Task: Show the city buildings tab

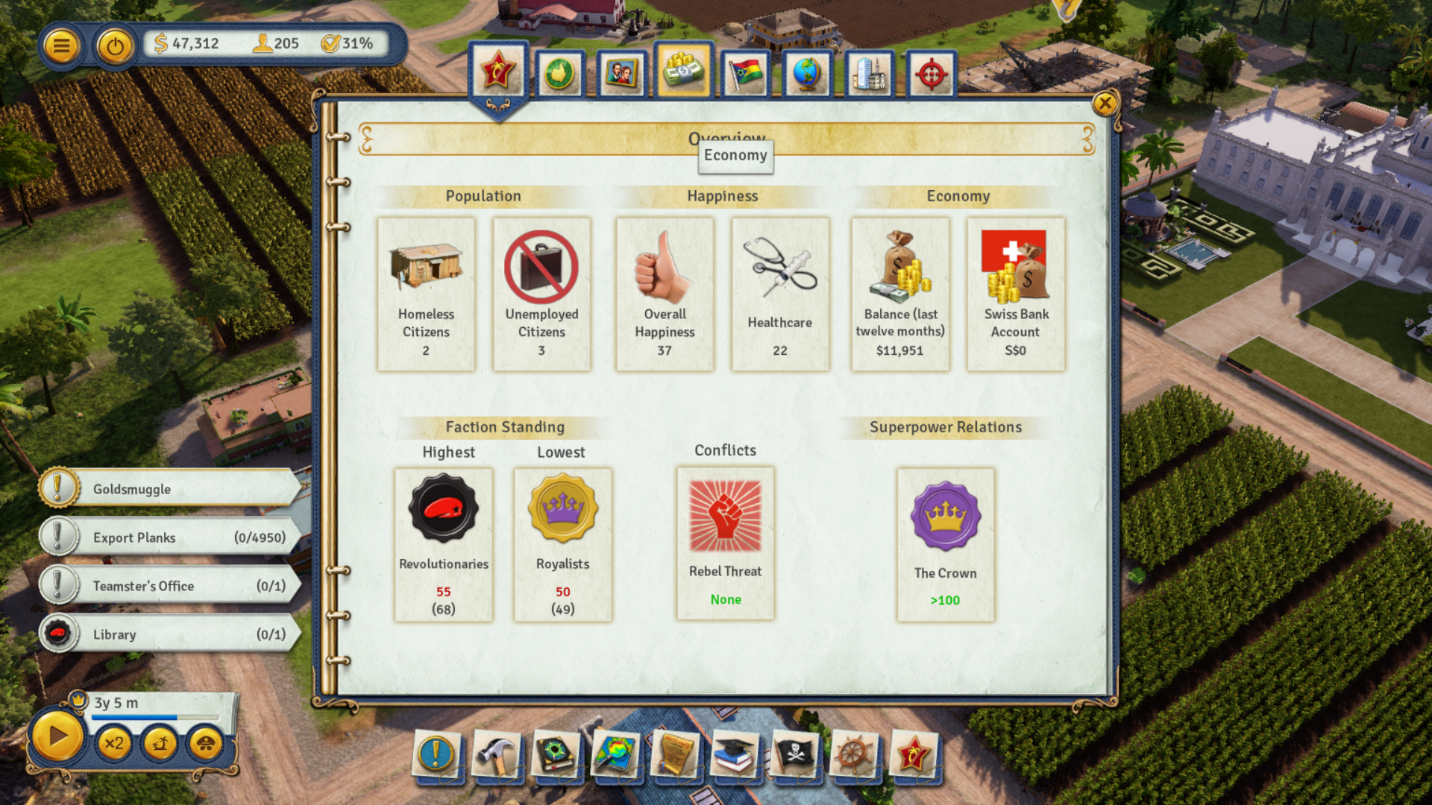Action: [869, 75]
